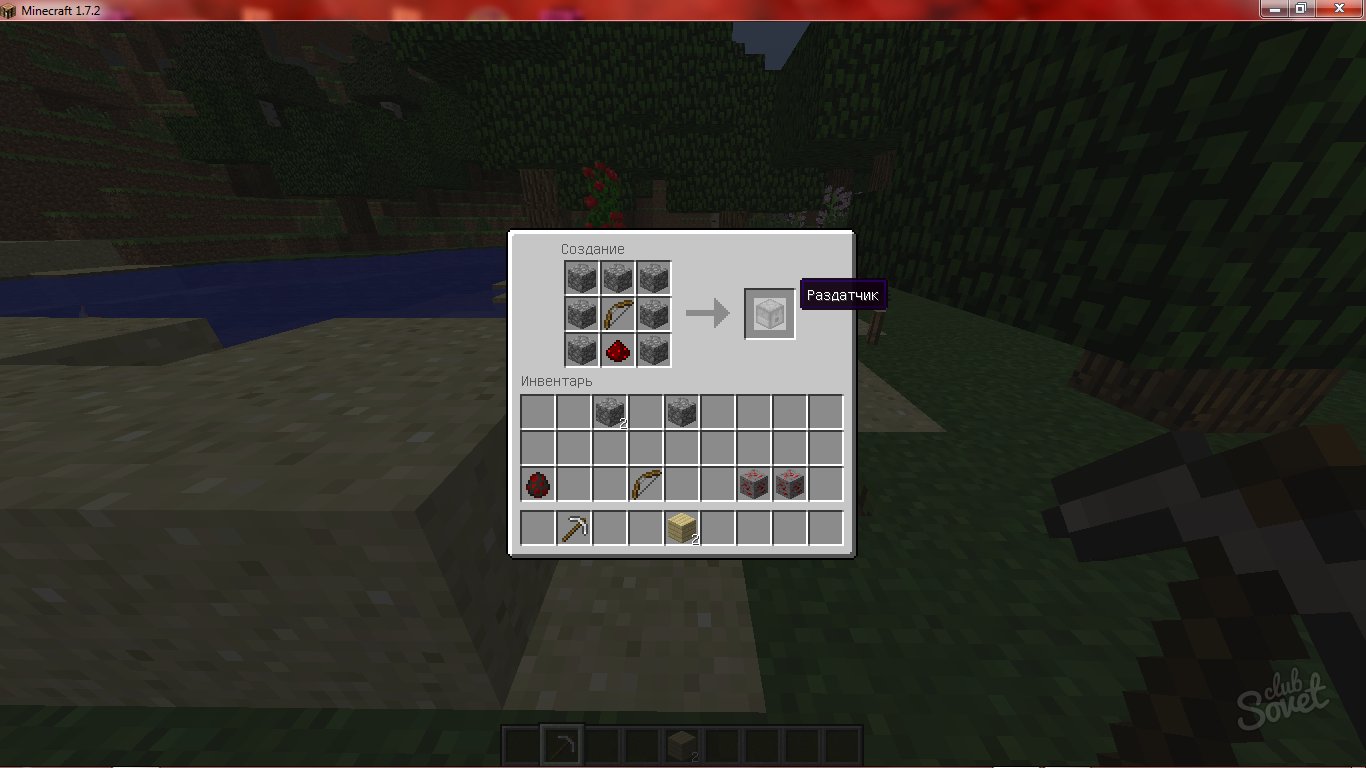Pick up the red-spotted spawn egg
Viewport: 1366px width, 768px height.
point(537,485)
